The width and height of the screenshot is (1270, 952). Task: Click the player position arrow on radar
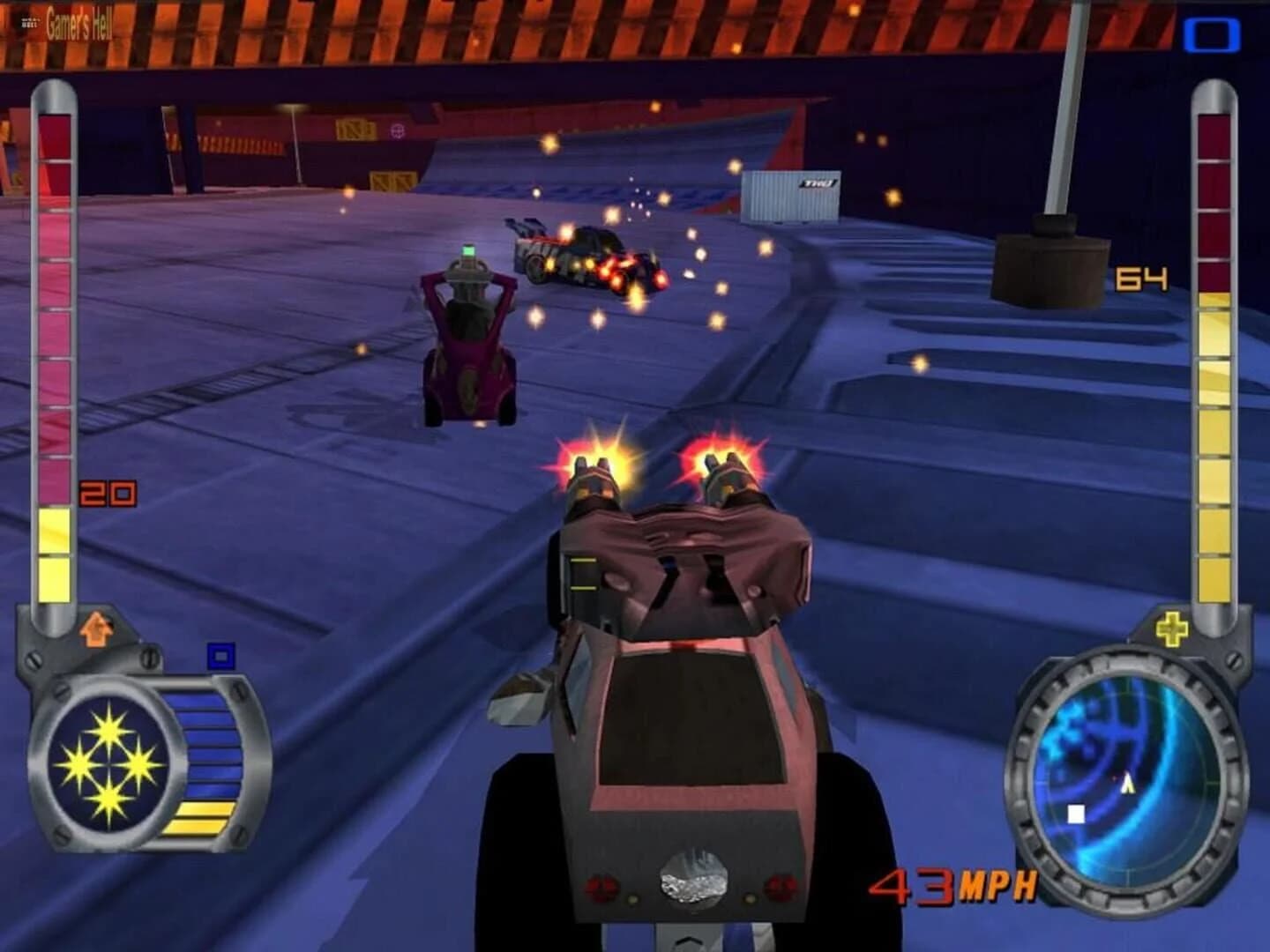pos(1126,781)
